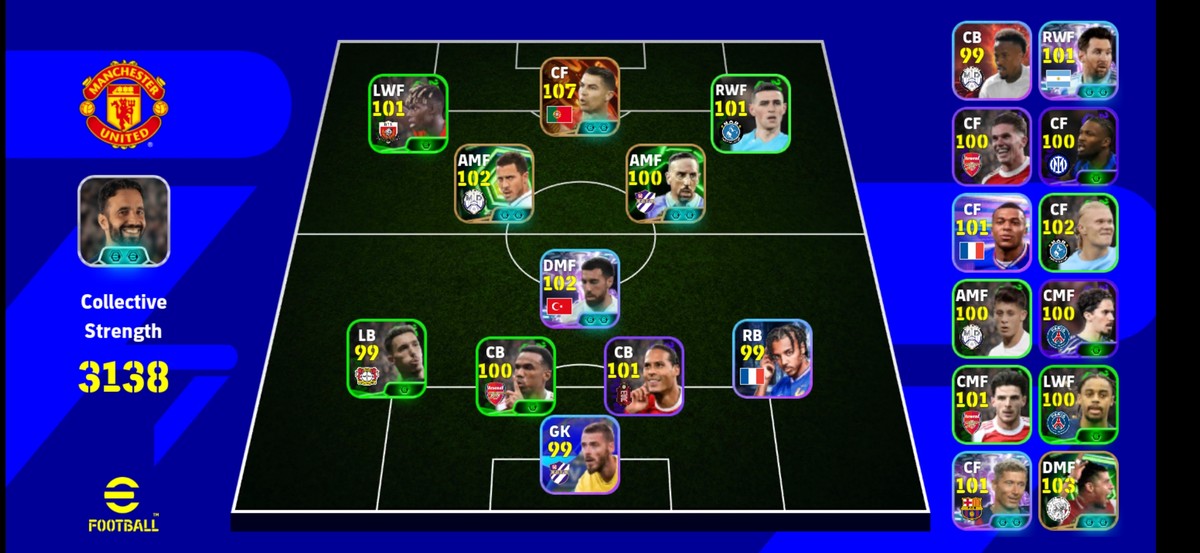Click the Manchester United club crest
The image size is (1200, 553).
(124, 105)
